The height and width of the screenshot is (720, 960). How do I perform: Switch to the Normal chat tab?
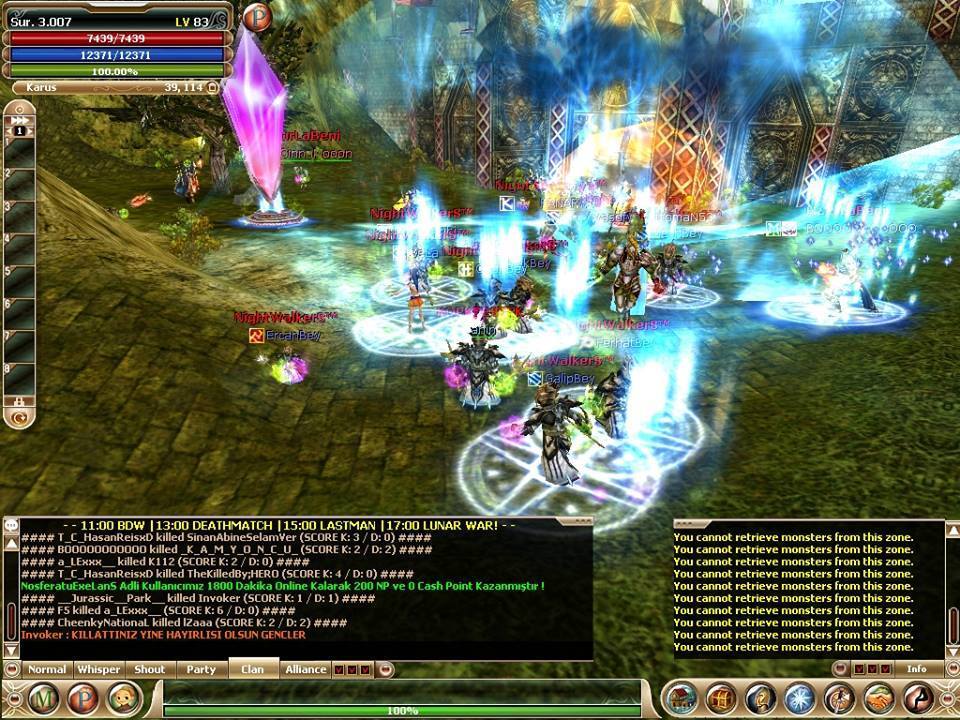coord(46,669)
